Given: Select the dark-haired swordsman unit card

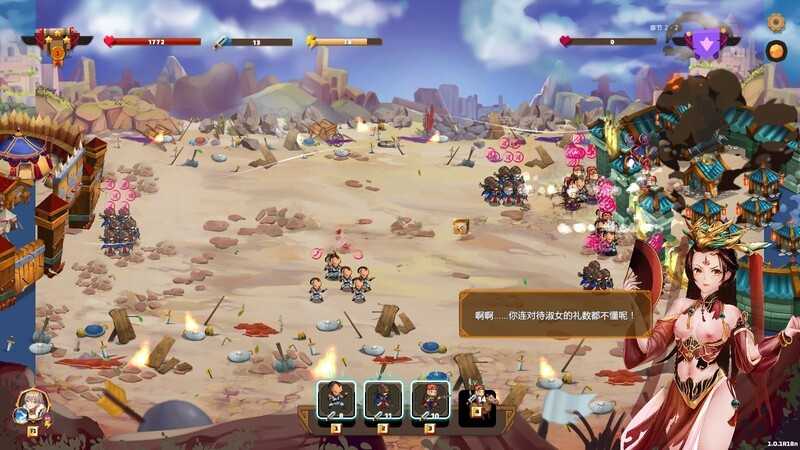Looking at the screenshot, I should point(337,399).
